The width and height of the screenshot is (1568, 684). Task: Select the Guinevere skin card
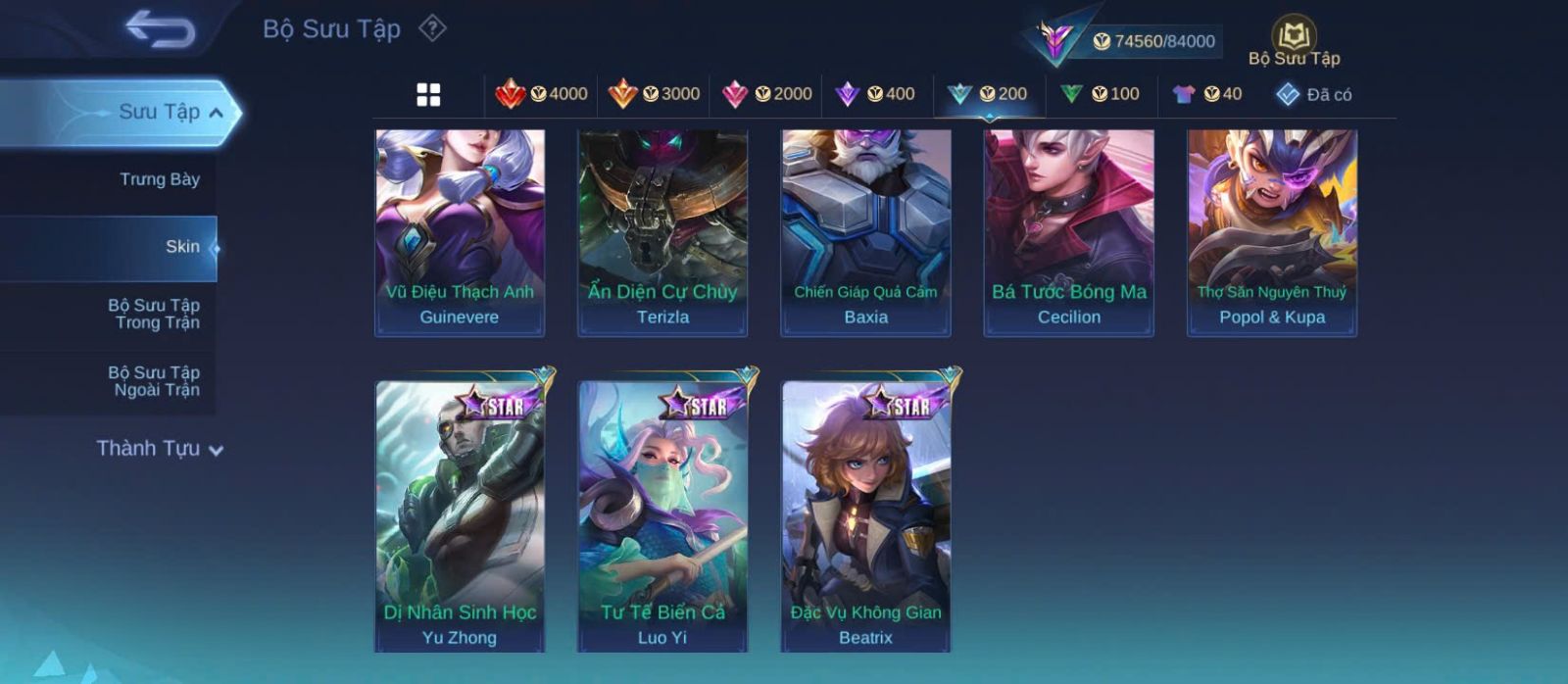point(460,233)
